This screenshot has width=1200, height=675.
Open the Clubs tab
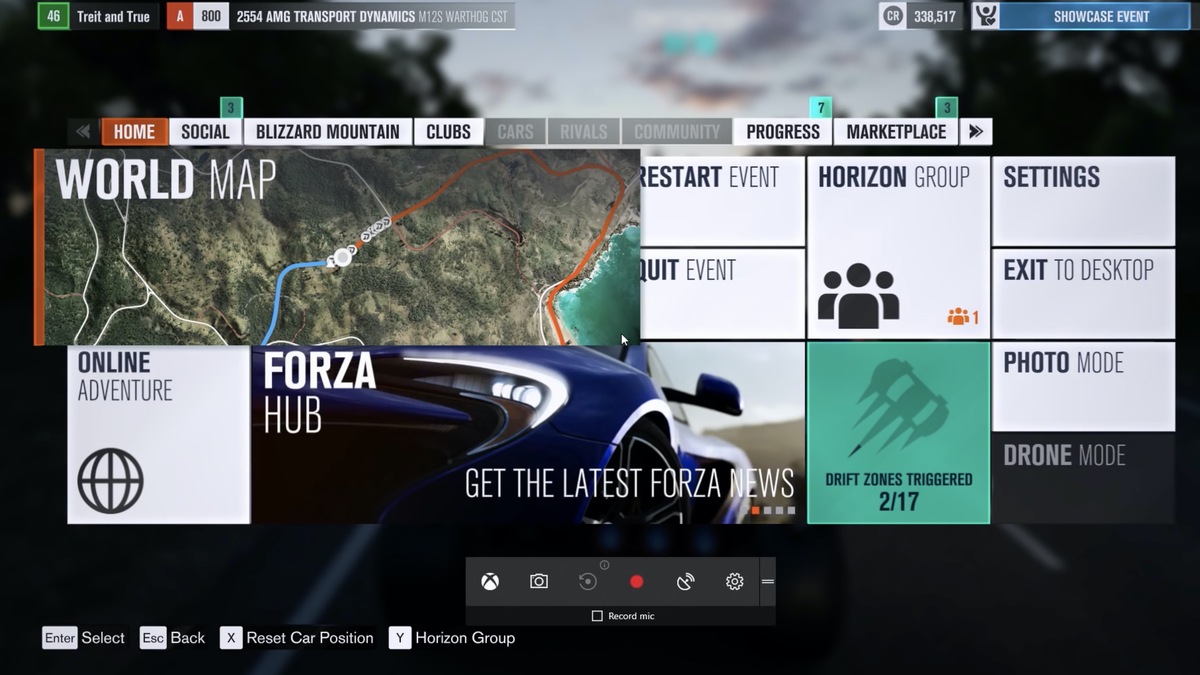point(448,132)
